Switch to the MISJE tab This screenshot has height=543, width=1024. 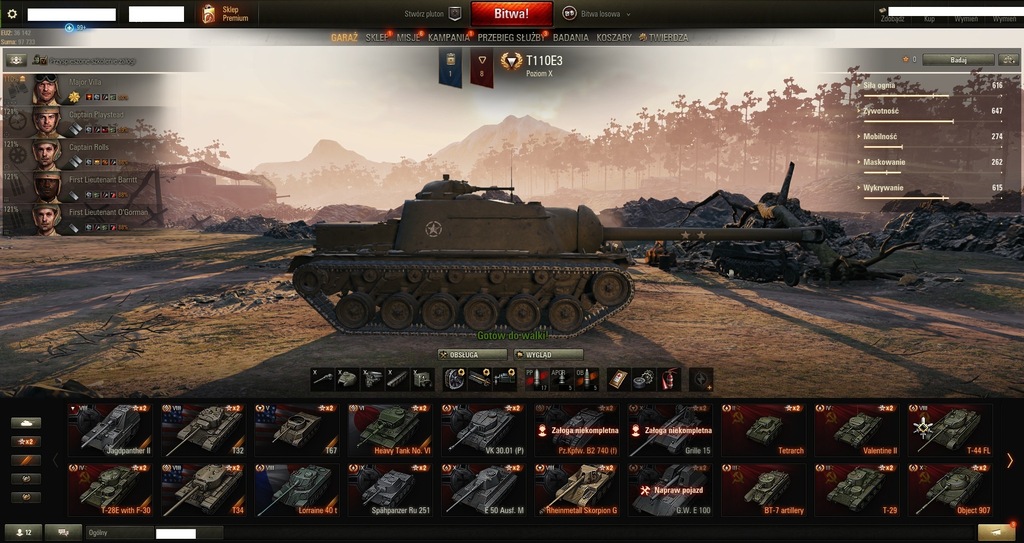[407, 37]
